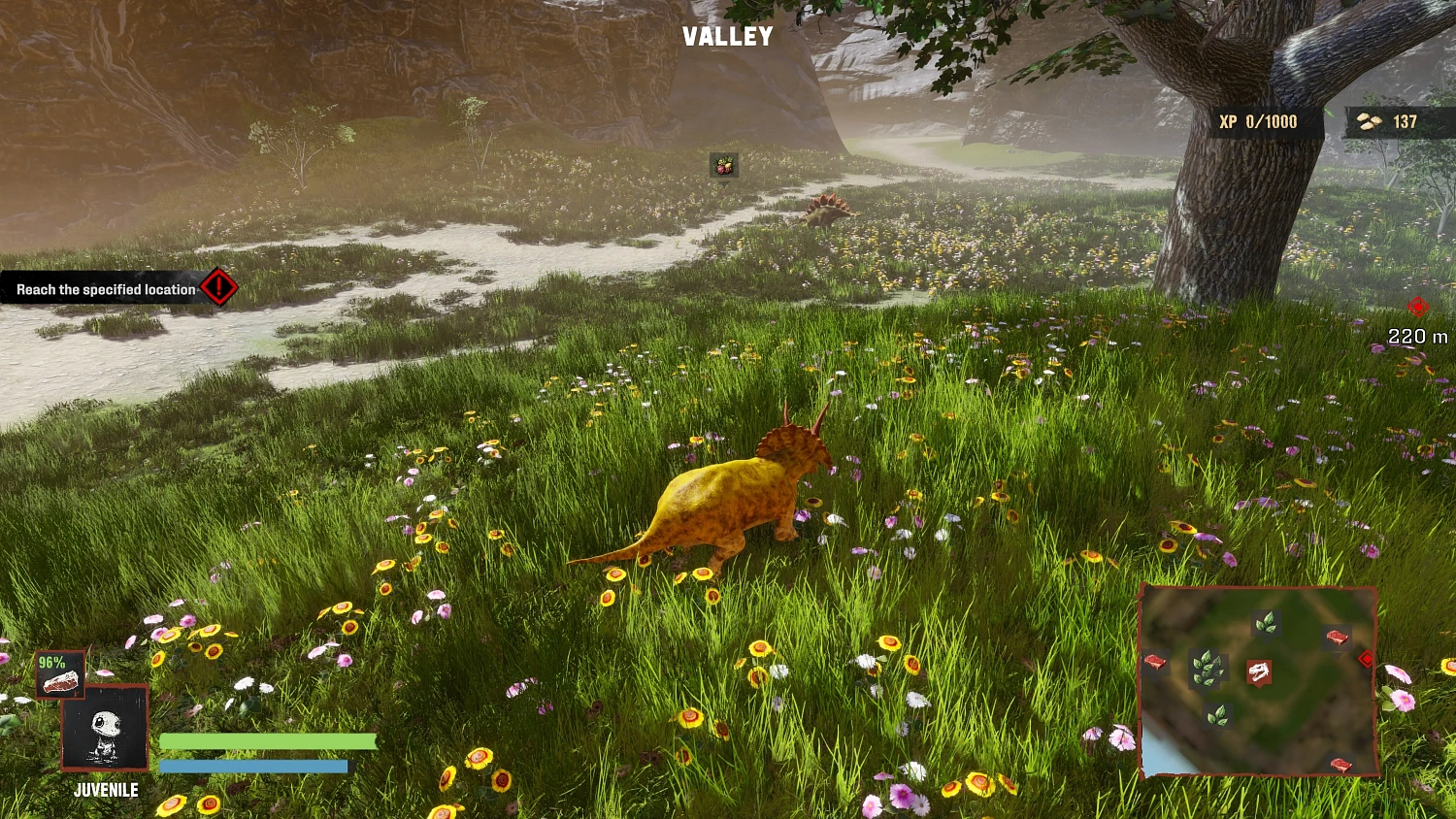This screenshot has width=1456, height=819.
Task: Click the VALLEY region title
Action: (x=728, y=37)
